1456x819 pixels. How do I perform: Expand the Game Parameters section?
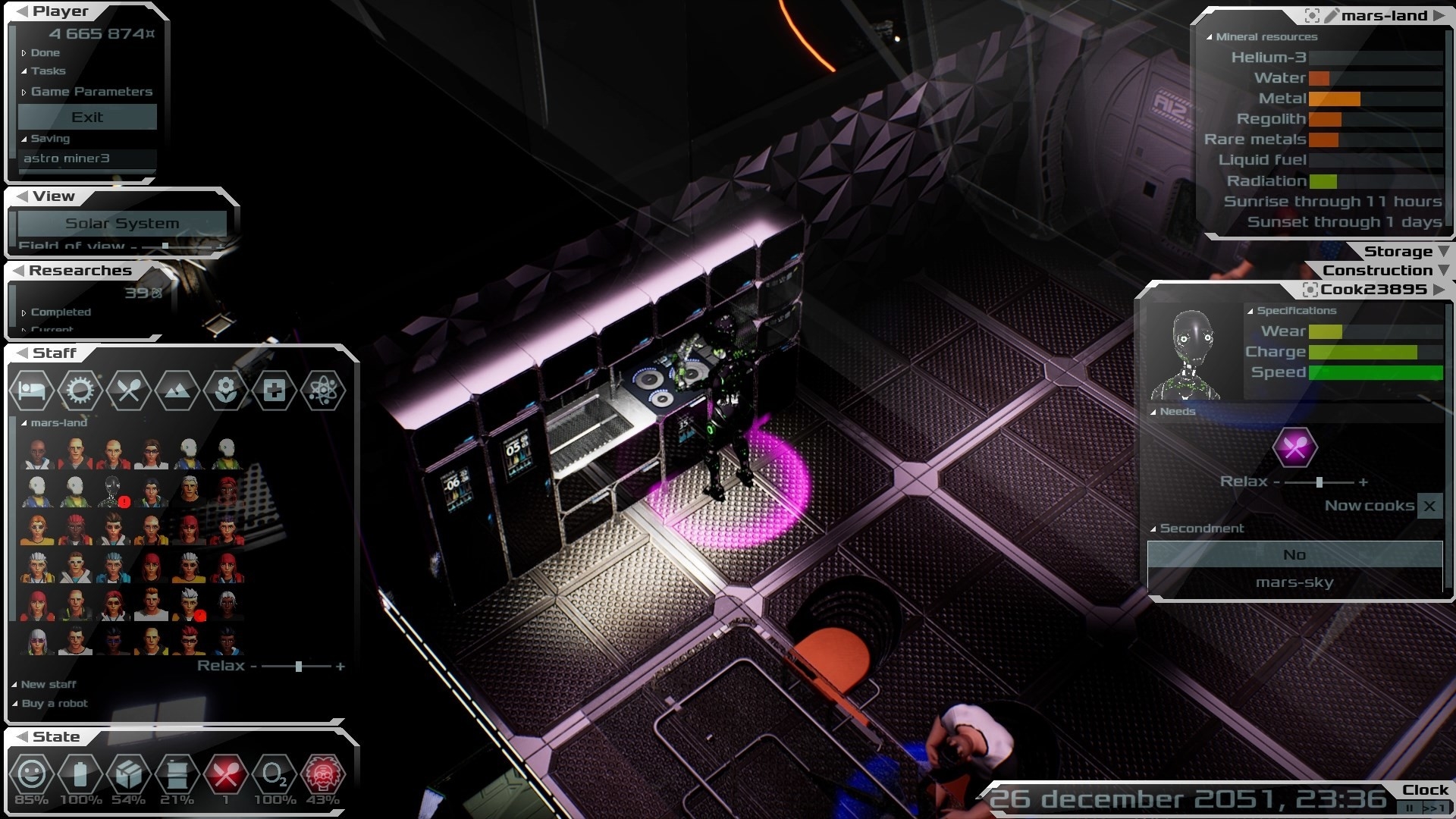(x=91, y=92)
